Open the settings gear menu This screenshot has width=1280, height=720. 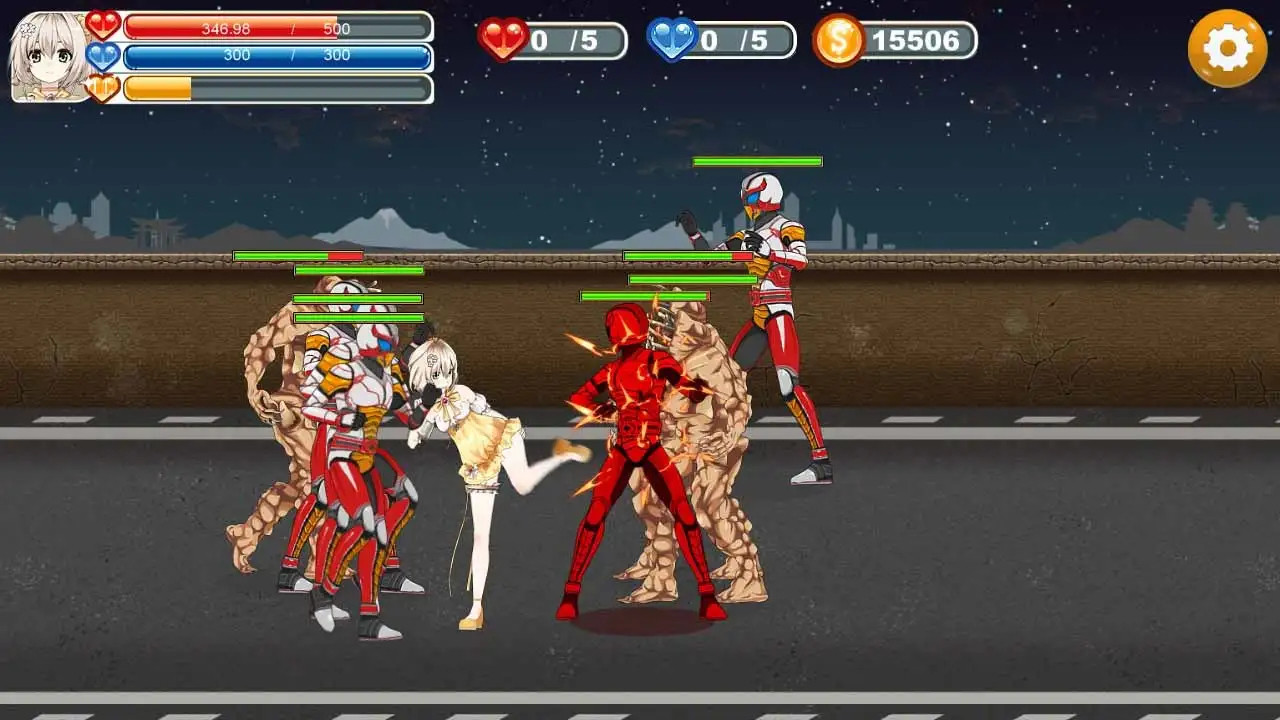[x=1227, y=48]
